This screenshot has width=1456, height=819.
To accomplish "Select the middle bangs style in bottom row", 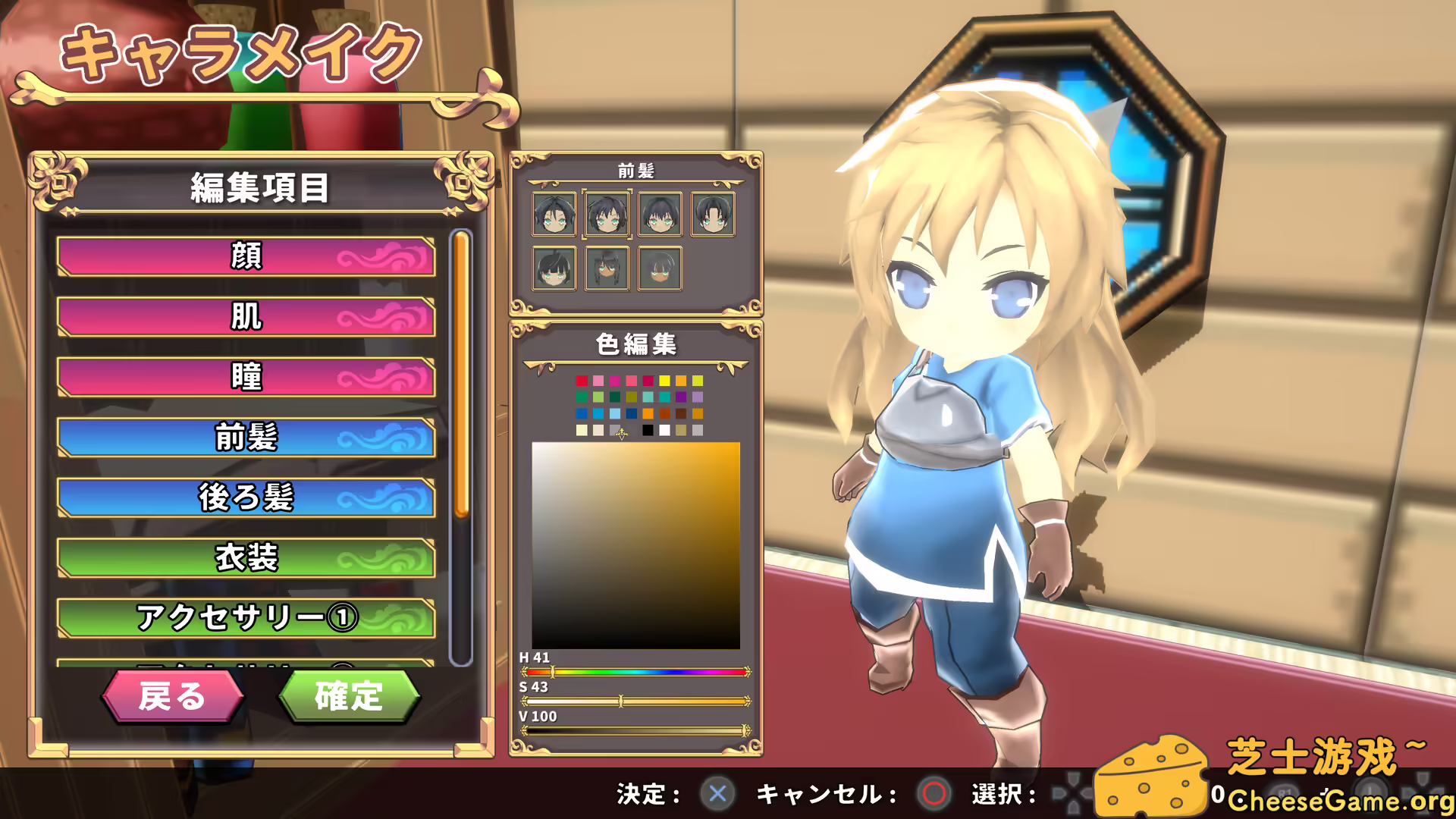I will click(607, 267).
